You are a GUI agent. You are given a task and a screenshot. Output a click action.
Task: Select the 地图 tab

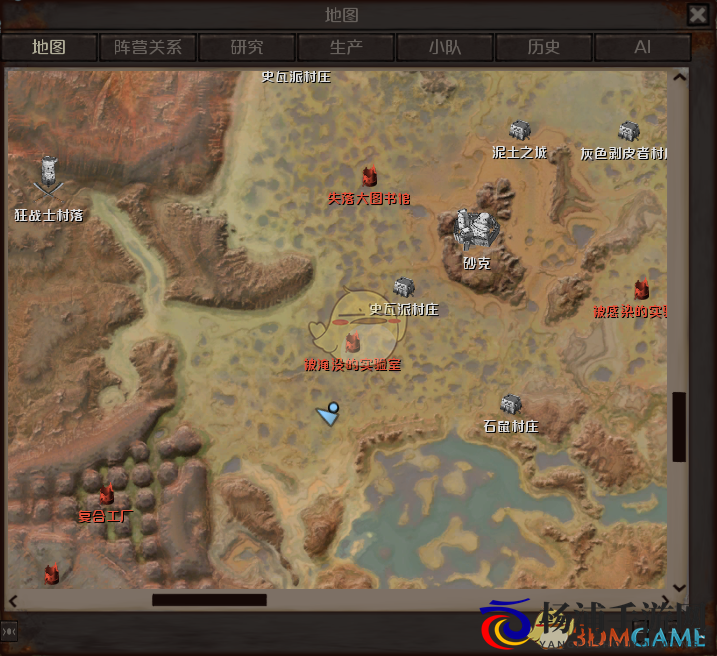pos(49,47)
